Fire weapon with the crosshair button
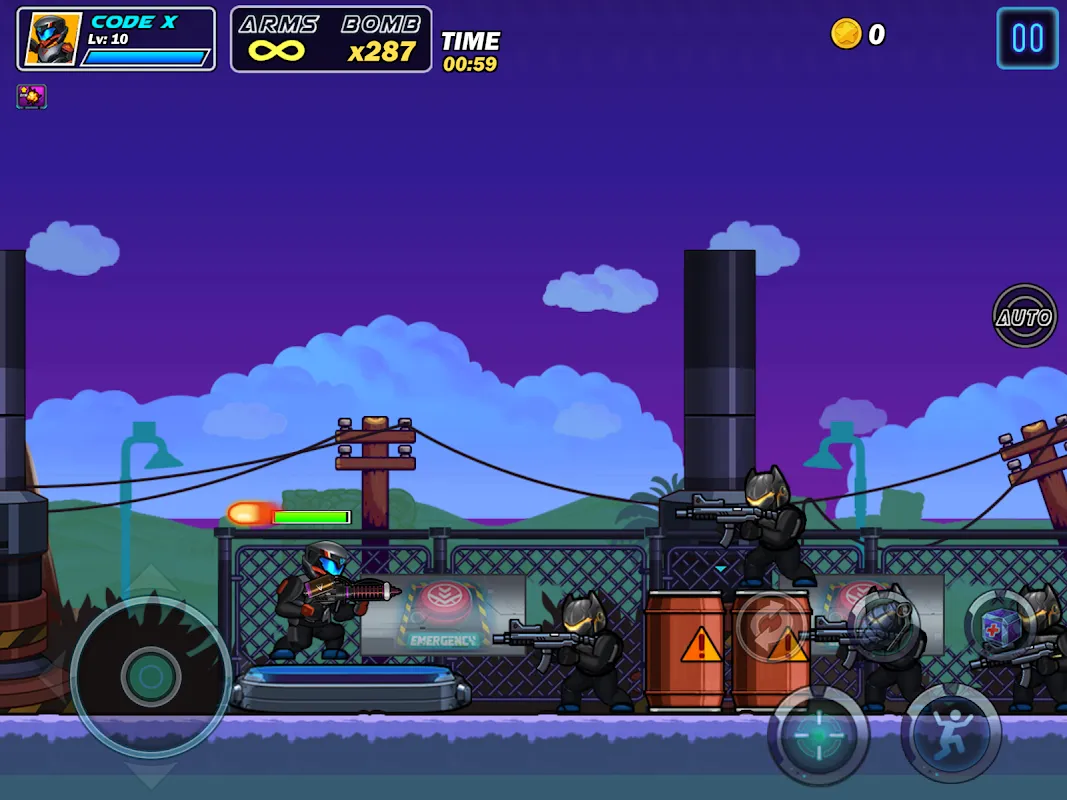This screenshot has width=1067, height=800. point(819,735)
